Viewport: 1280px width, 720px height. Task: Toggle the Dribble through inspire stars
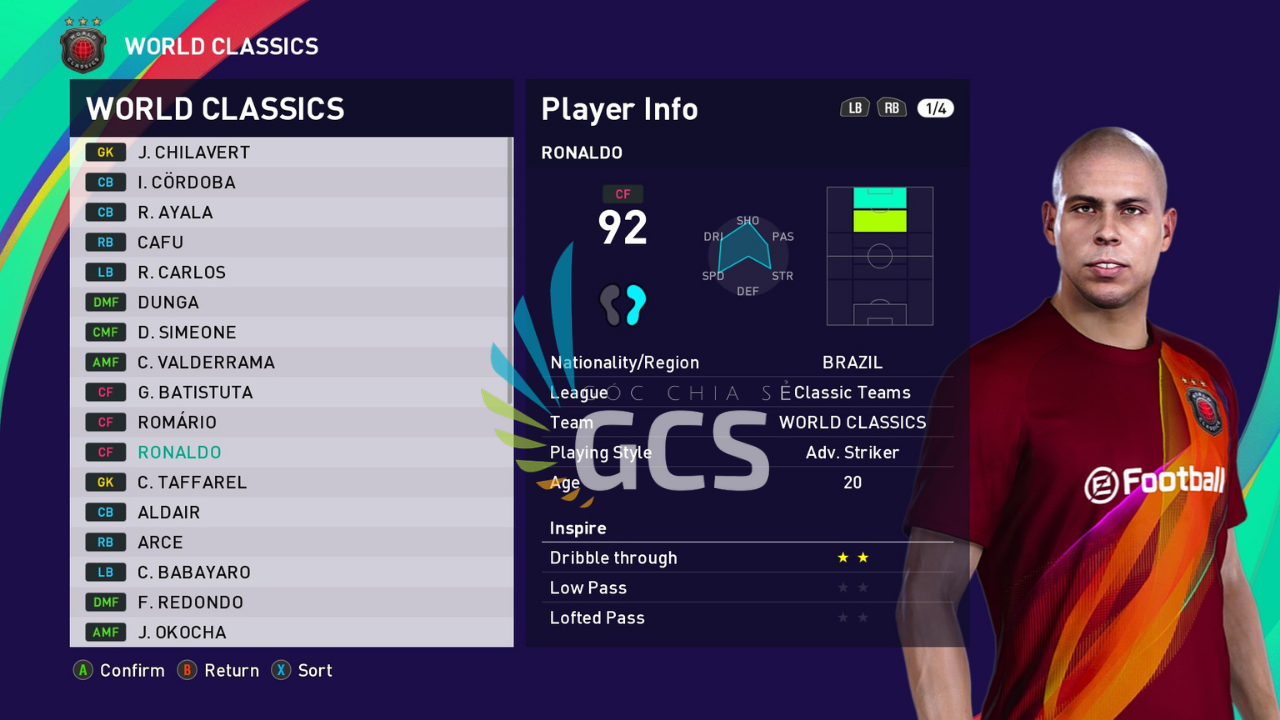tap(852, 558)
